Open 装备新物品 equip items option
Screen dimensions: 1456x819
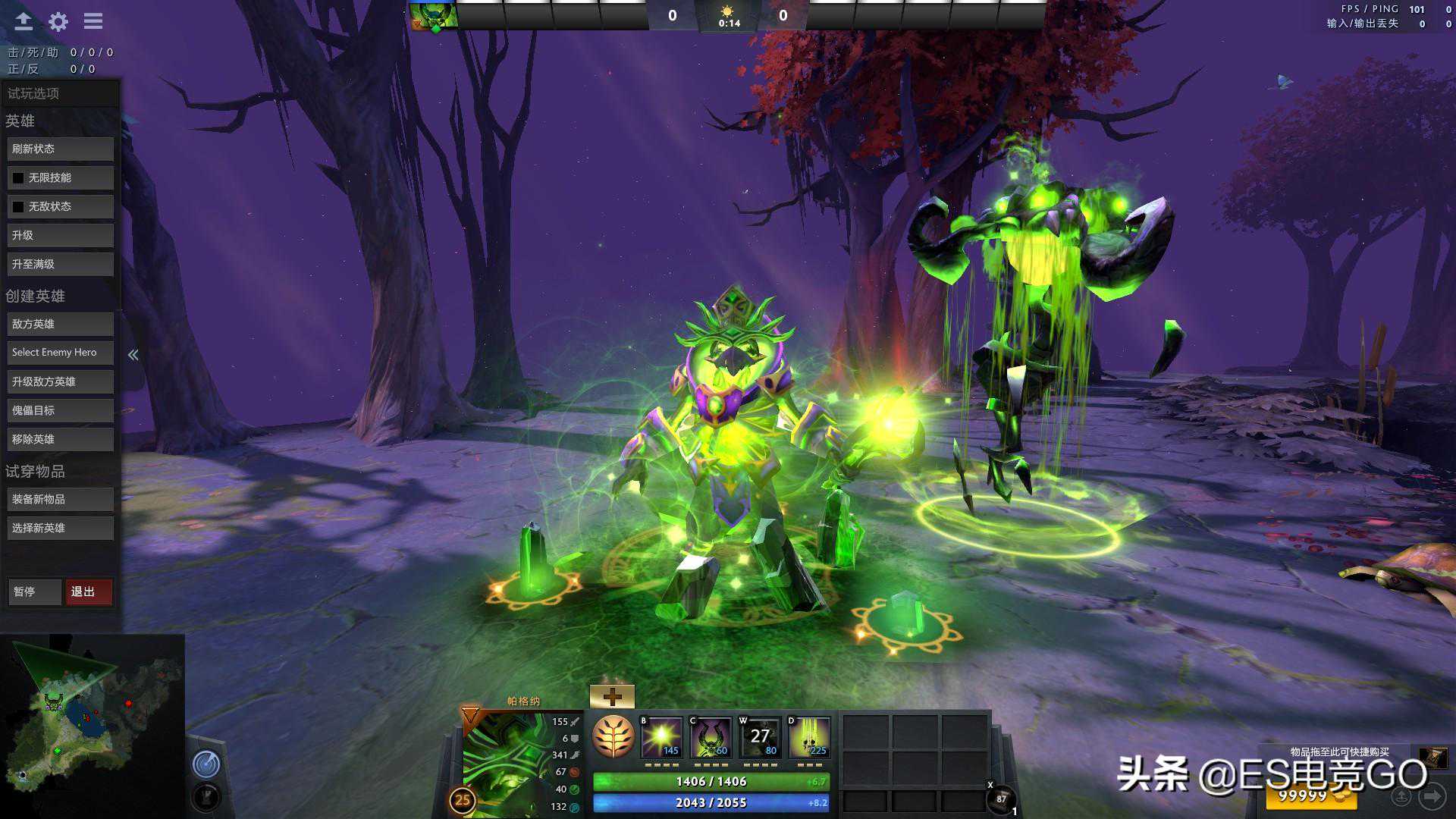[x=60, y=500]
